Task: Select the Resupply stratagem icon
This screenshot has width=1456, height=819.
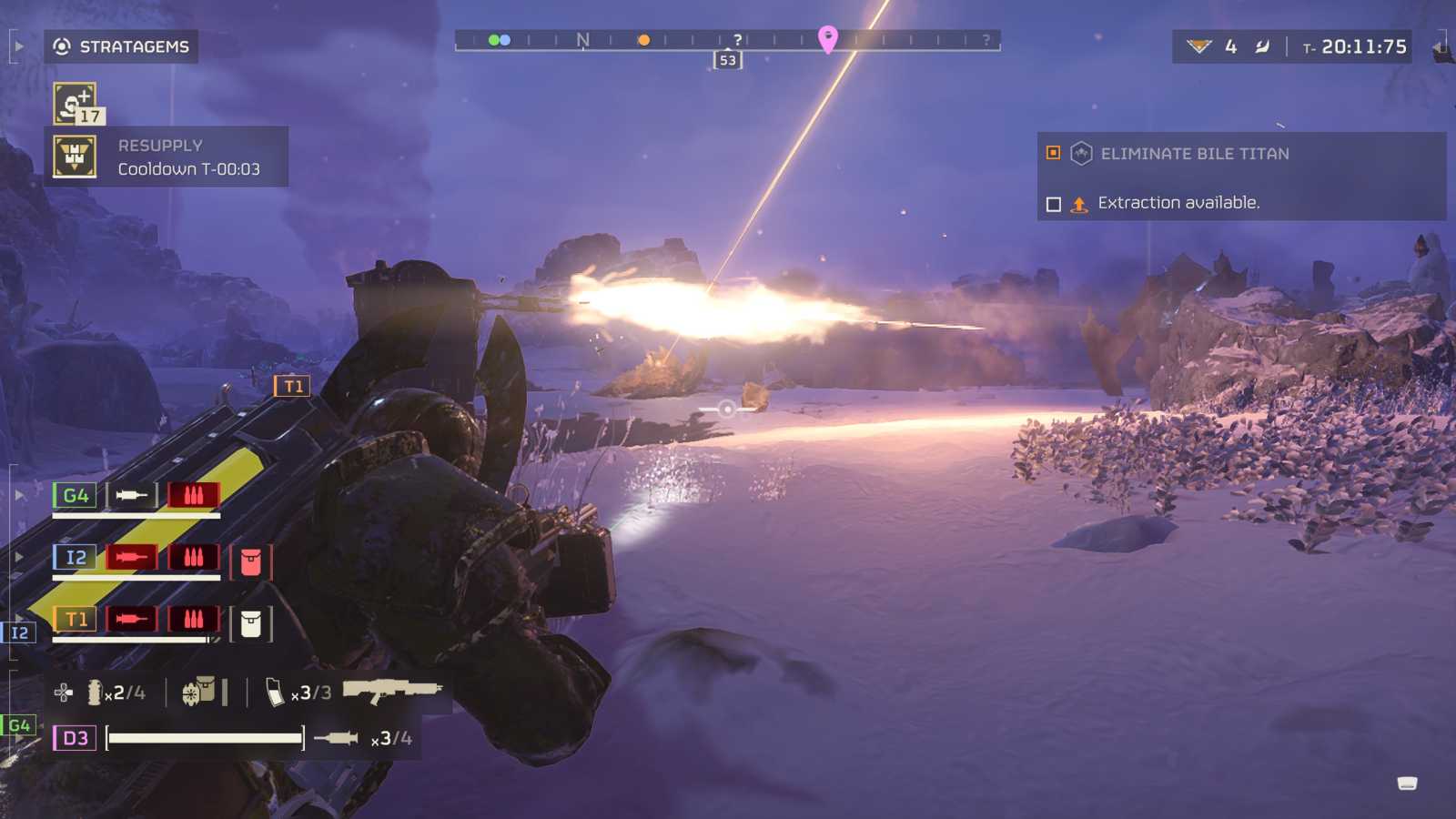Action: click(x=75, y=157)
